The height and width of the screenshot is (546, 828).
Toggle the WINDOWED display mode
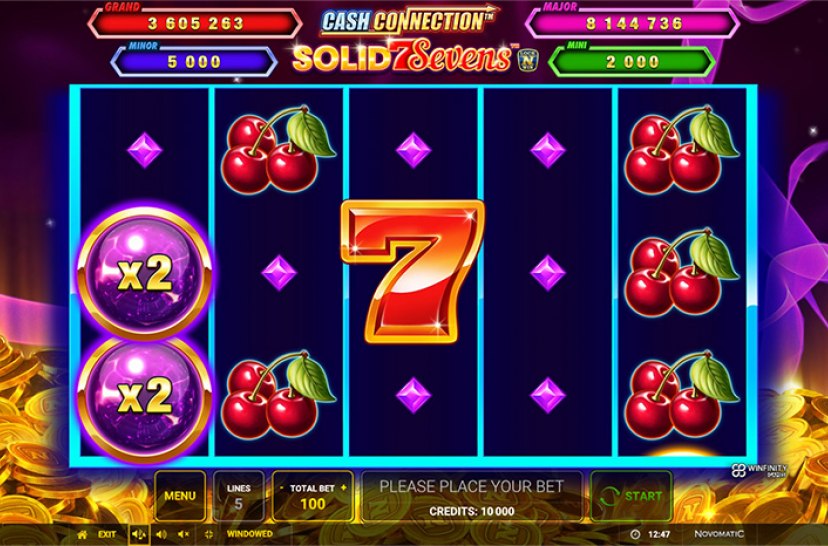click(249, 534)
